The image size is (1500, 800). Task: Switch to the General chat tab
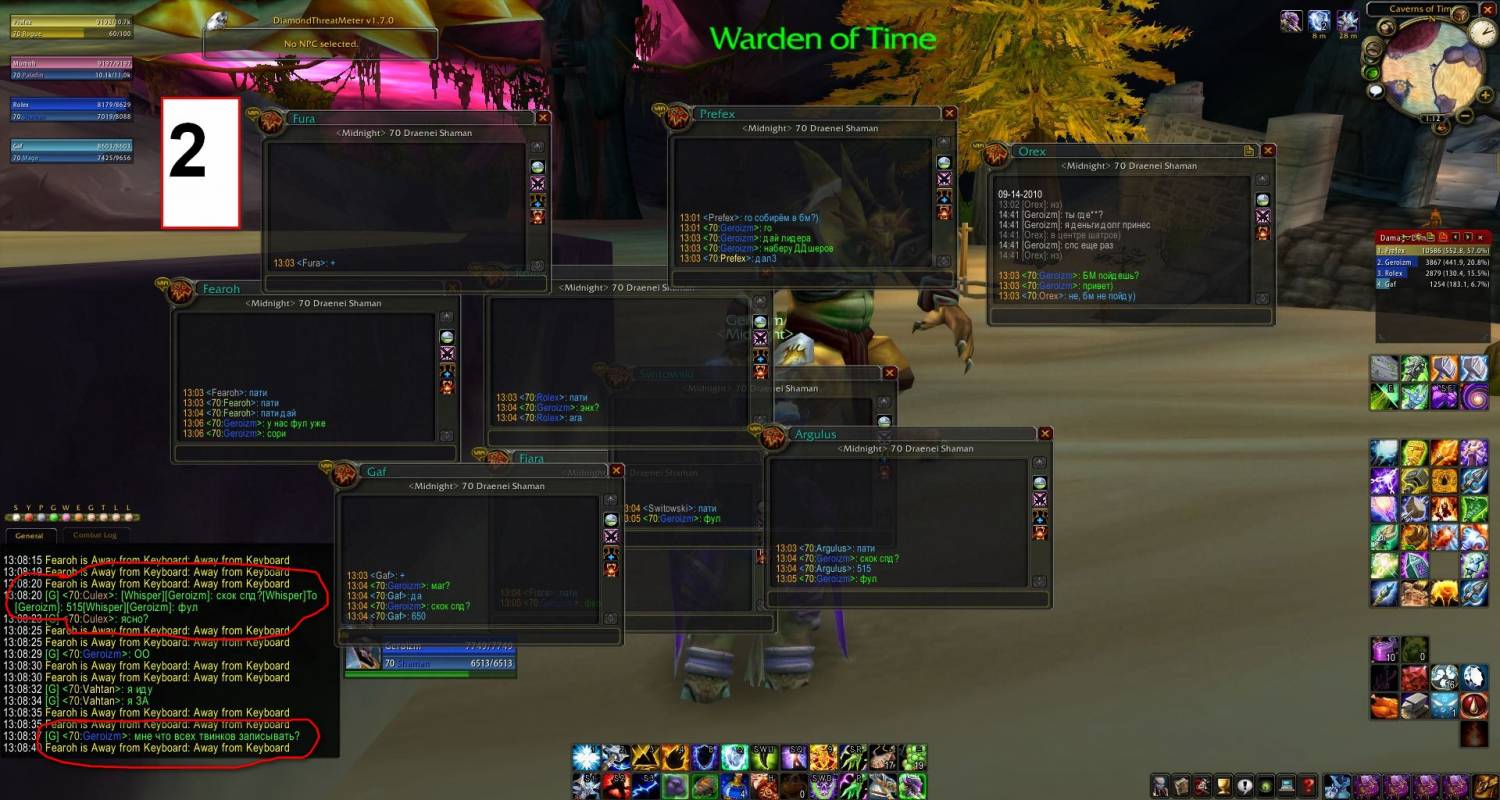pos(29,535)
